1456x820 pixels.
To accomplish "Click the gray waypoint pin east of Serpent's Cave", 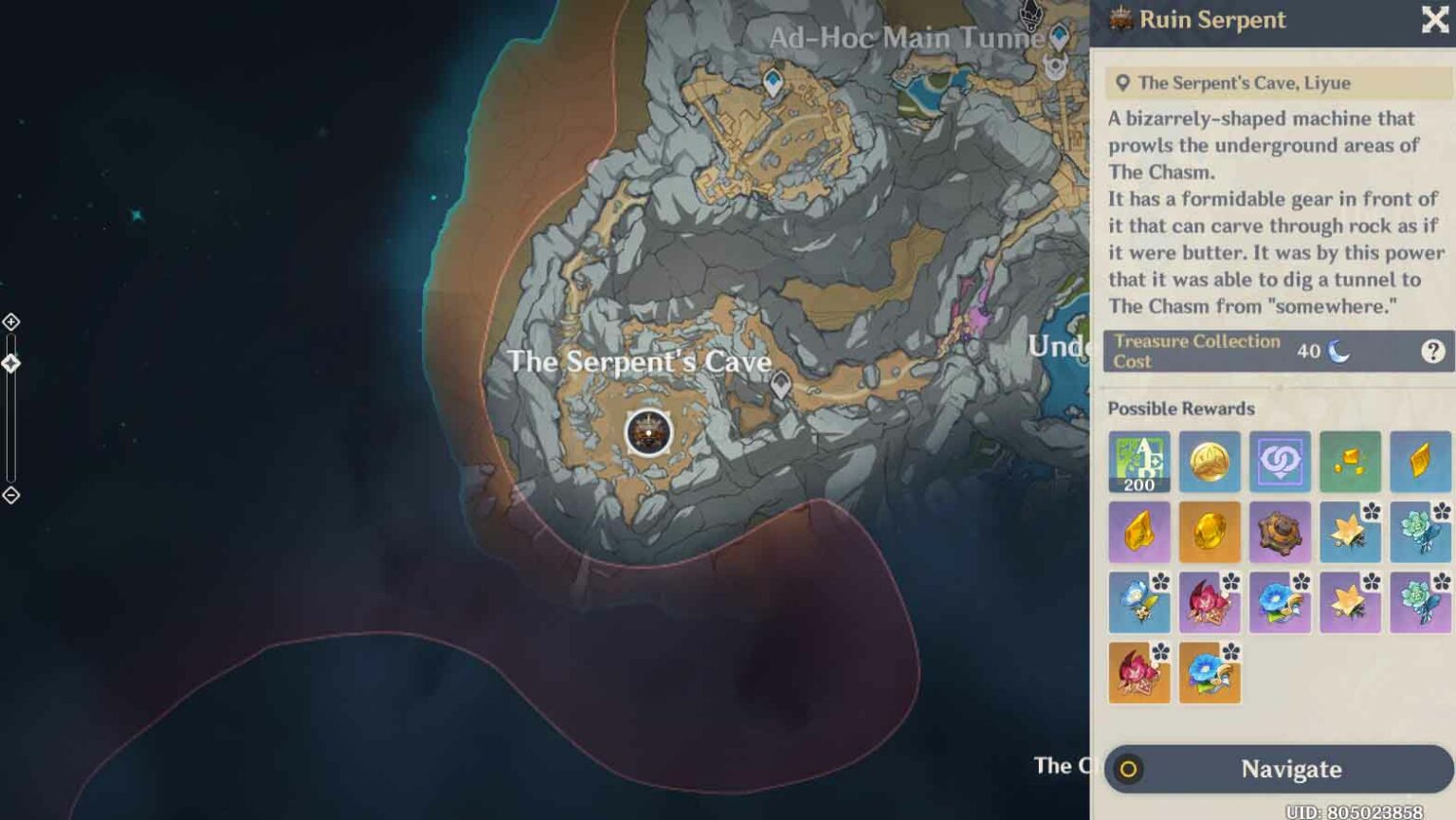I will 781,383.
